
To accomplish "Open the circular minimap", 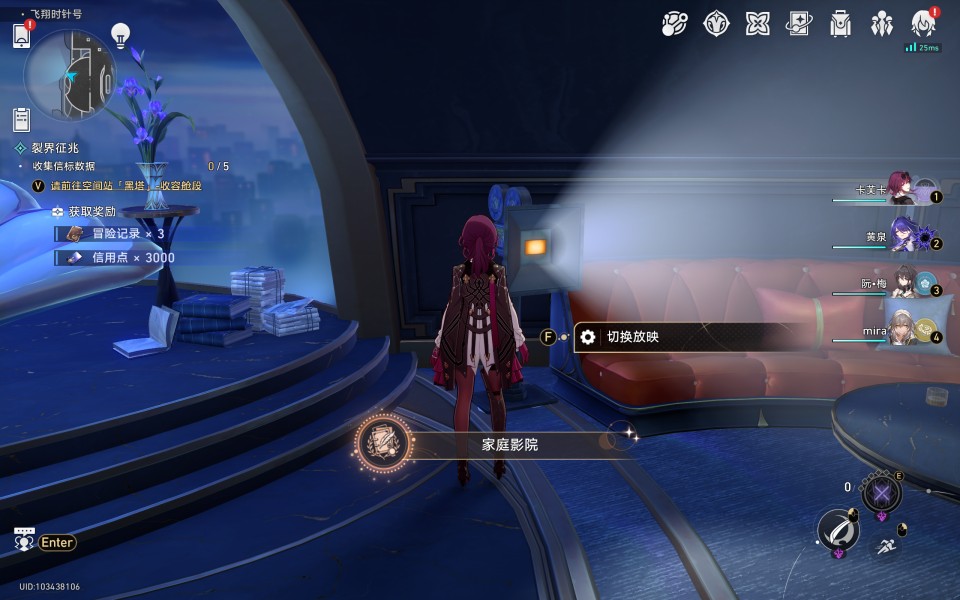I will click(70, 75).
